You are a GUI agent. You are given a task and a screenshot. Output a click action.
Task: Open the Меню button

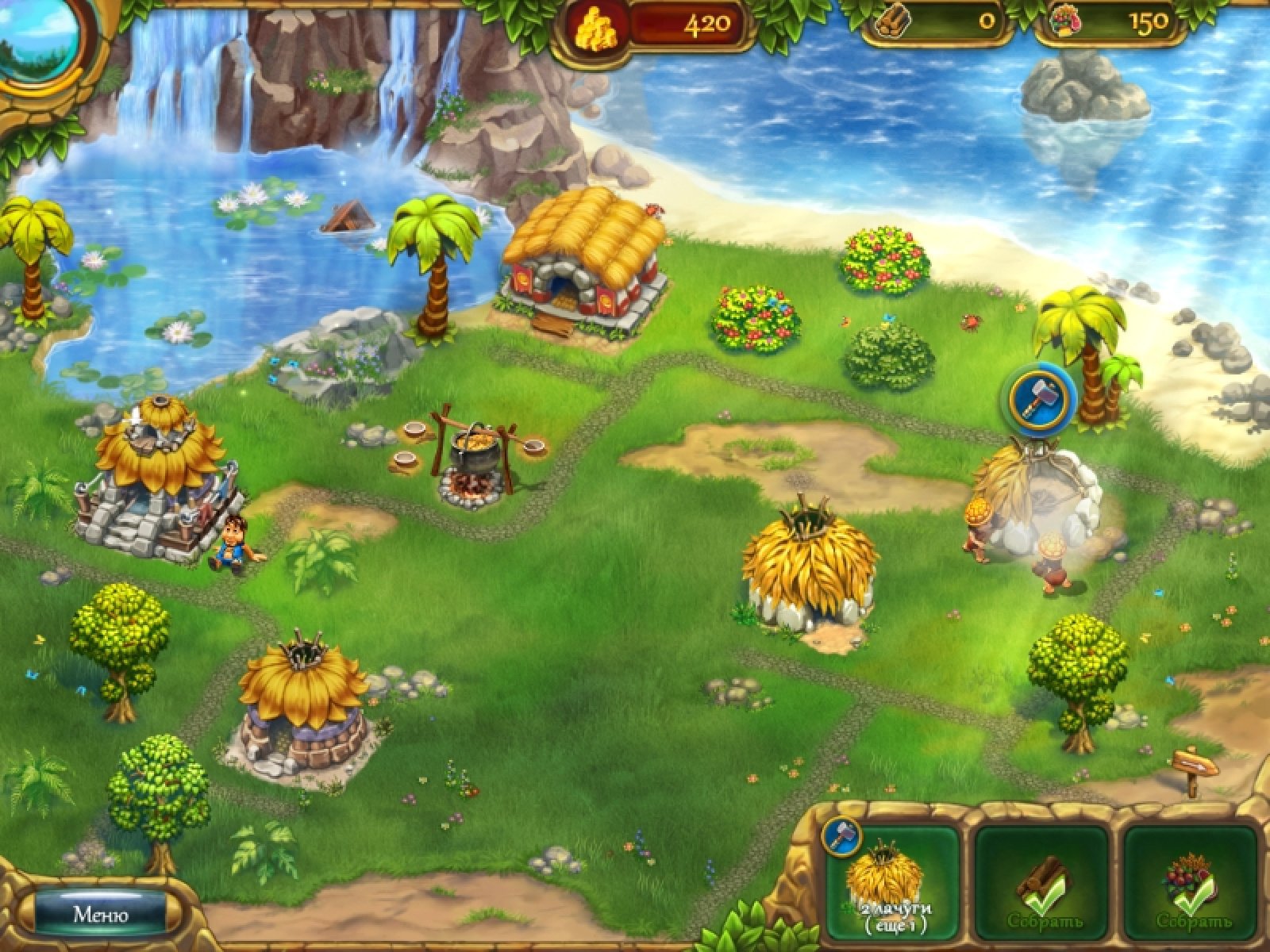click(x=101, y=914)
